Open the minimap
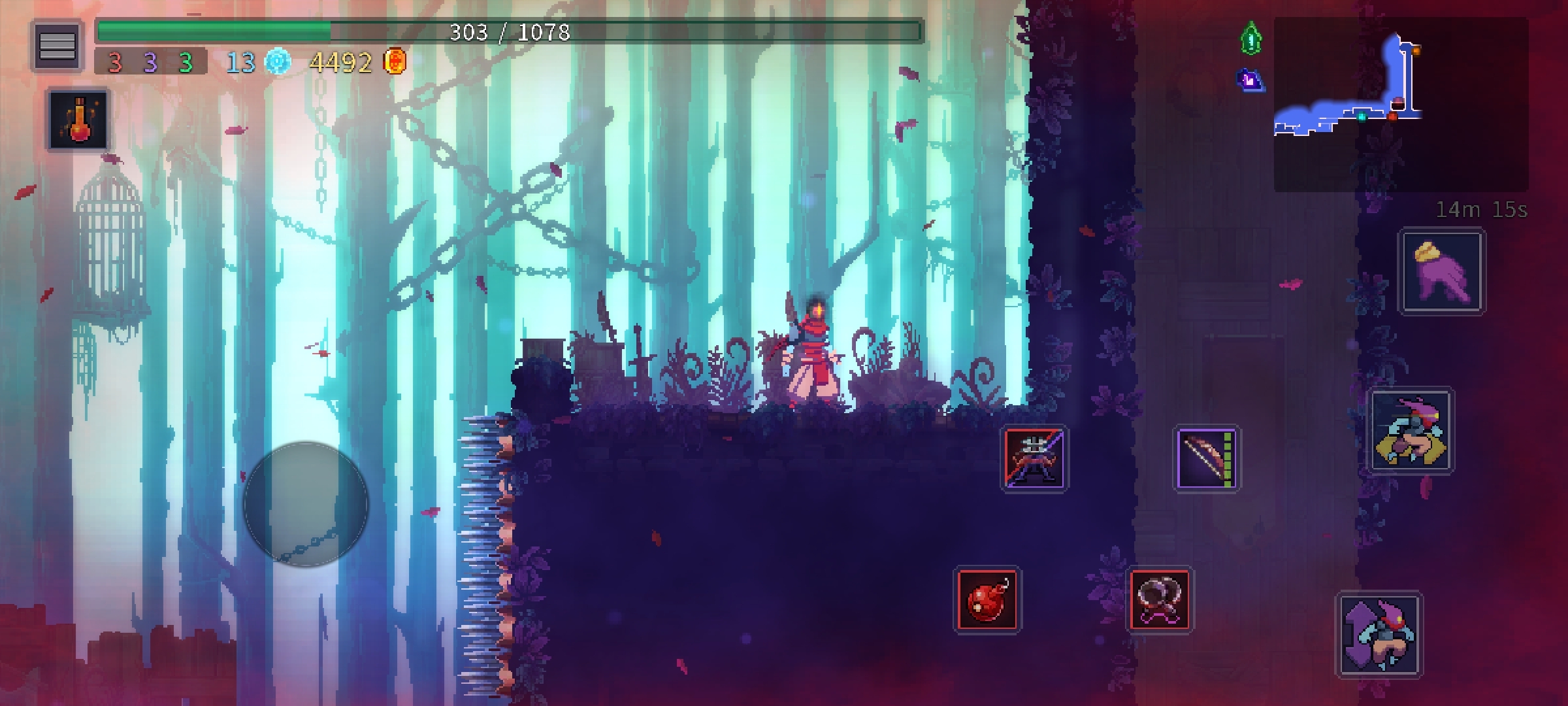The image size is (1568, 706). (x=1400, y=103)
